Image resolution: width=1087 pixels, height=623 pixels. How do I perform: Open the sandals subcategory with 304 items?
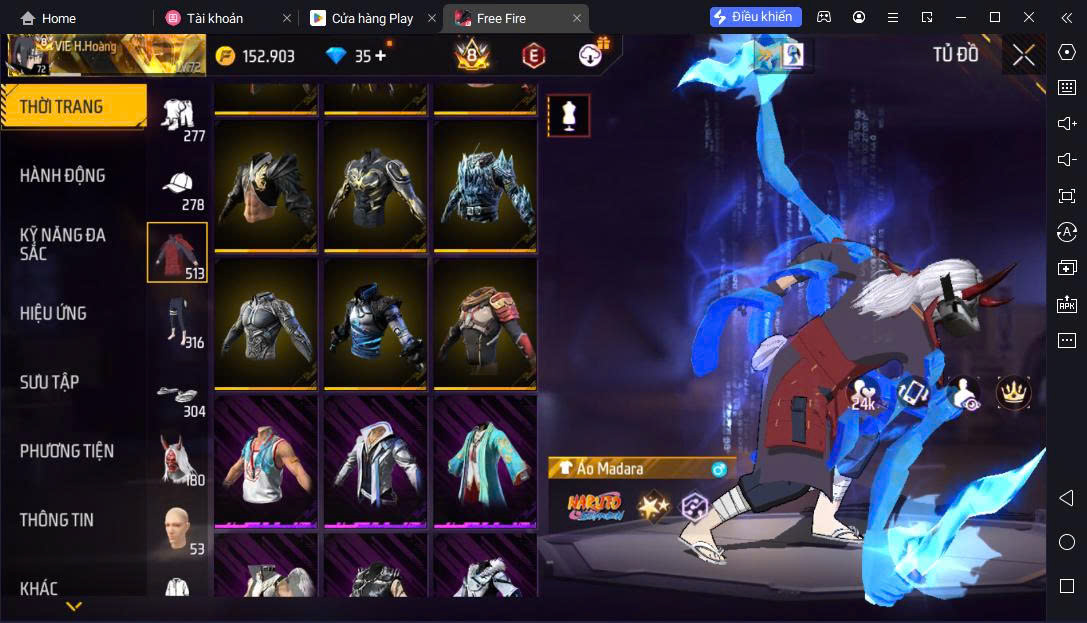178,397
